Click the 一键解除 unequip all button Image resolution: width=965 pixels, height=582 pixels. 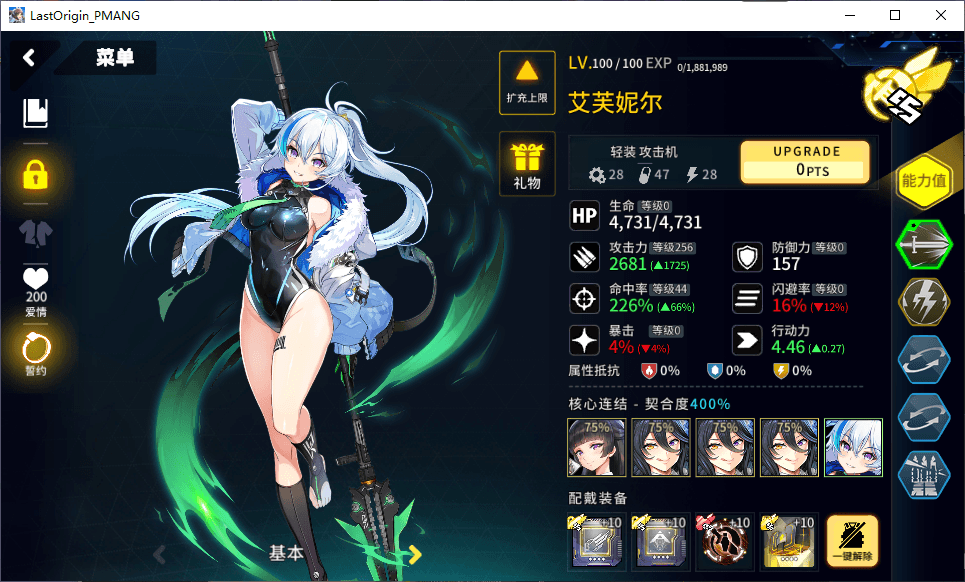coord(853,541)
